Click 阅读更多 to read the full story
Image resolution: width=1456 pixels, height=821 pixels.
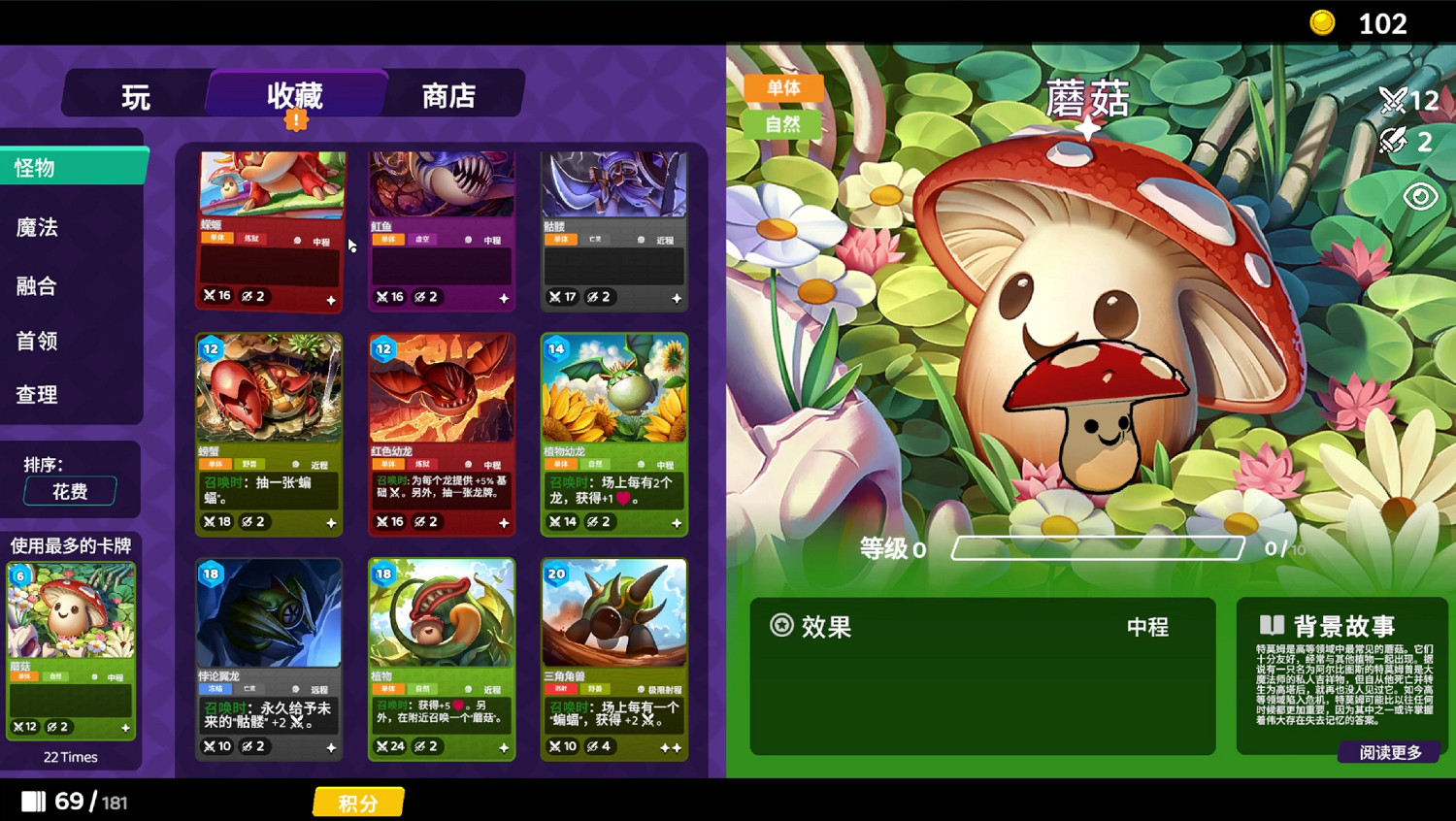[x=1388, y=752]
